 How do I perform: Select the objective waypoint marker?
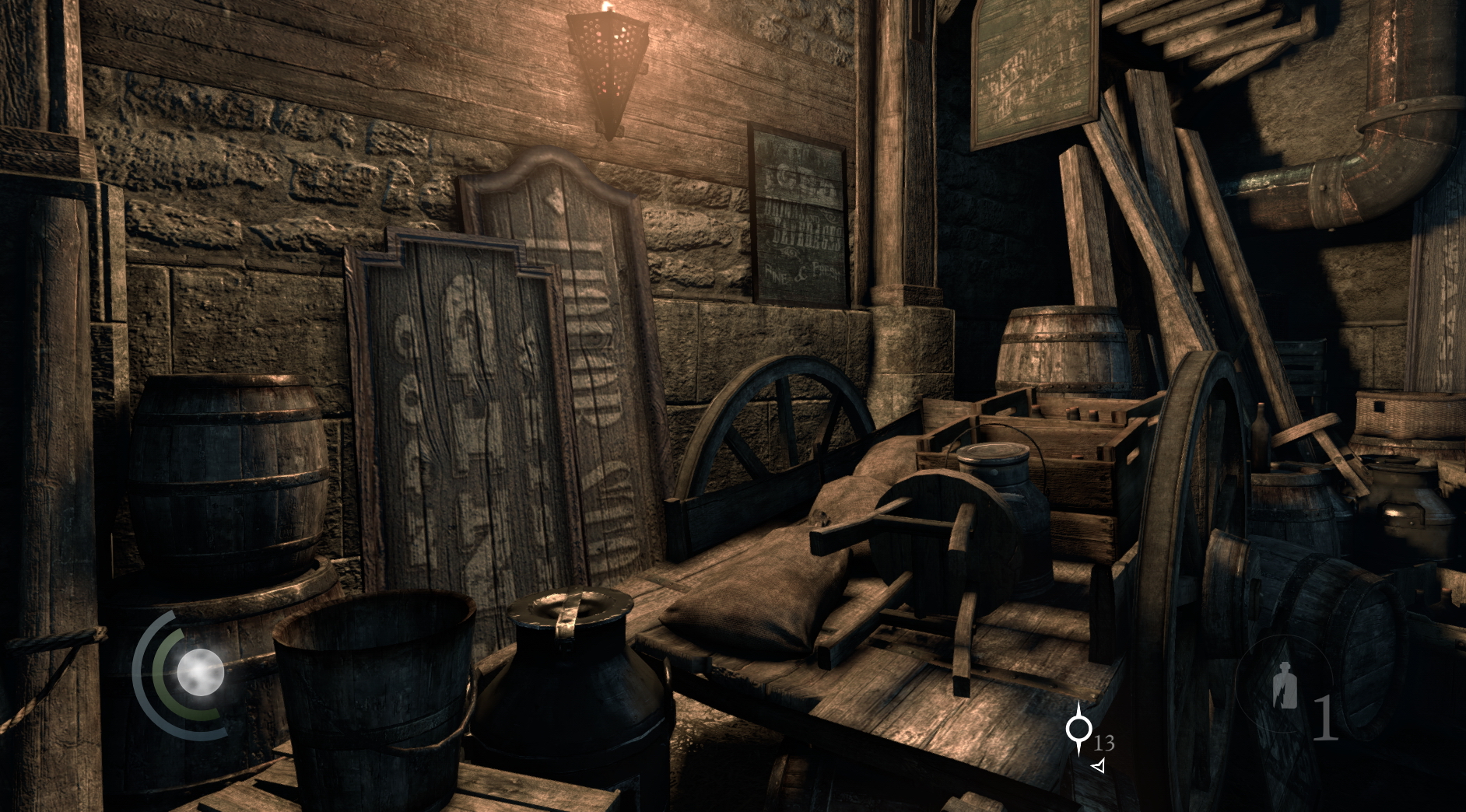tap(1078, 728)
